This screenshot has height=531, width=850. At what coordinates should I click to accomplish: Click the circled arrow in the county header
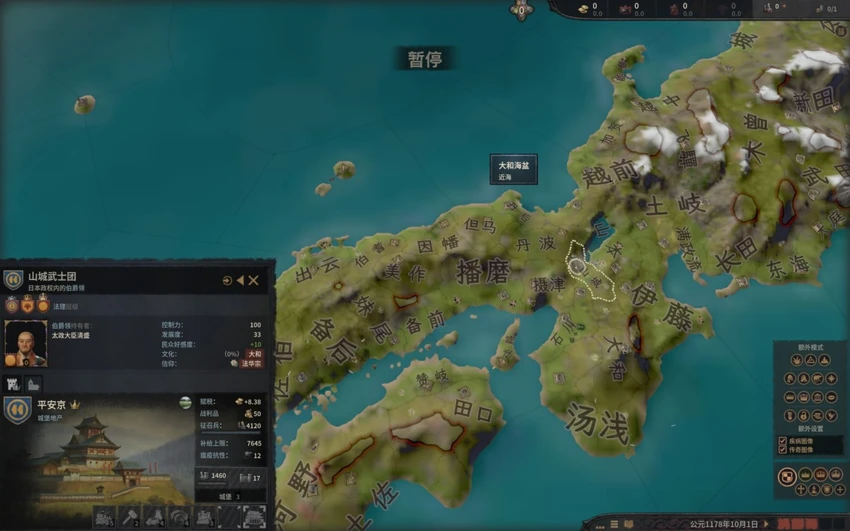click(x=227, y=281)
